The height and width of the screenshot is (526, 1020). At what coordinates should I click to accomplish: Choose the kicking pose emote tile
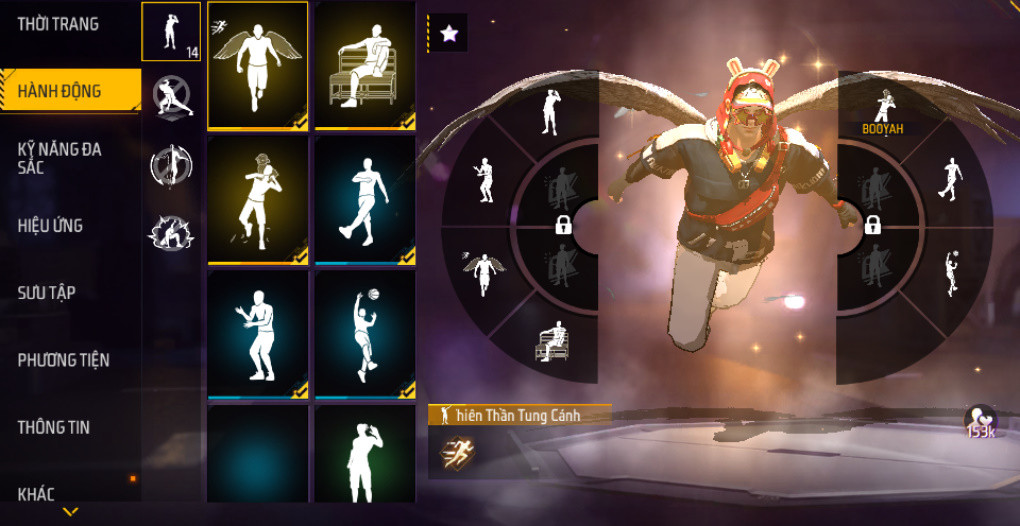coord(365,200)
